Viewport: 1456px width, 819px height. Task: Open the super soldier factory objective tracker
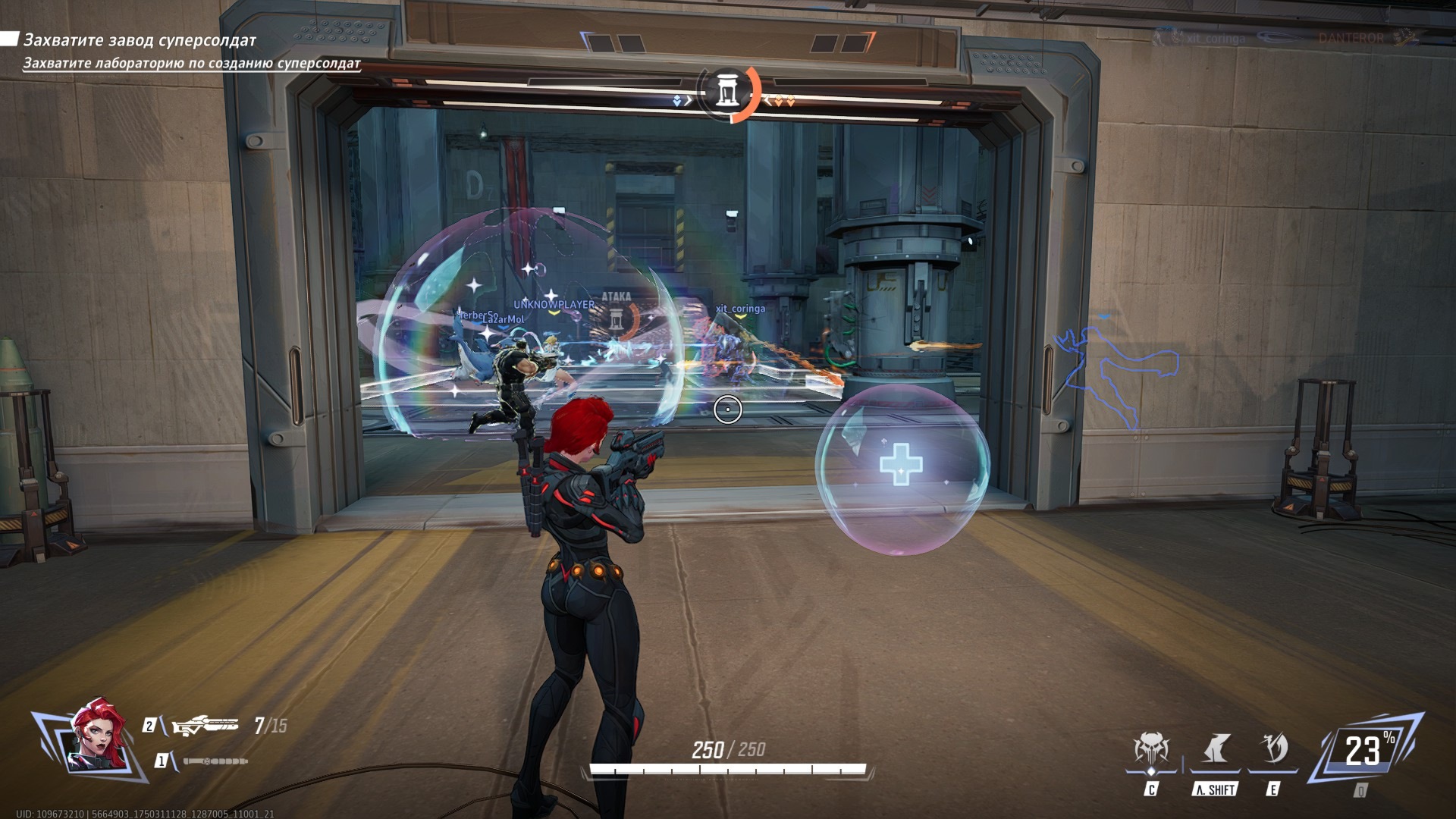[x=140, y=40]
